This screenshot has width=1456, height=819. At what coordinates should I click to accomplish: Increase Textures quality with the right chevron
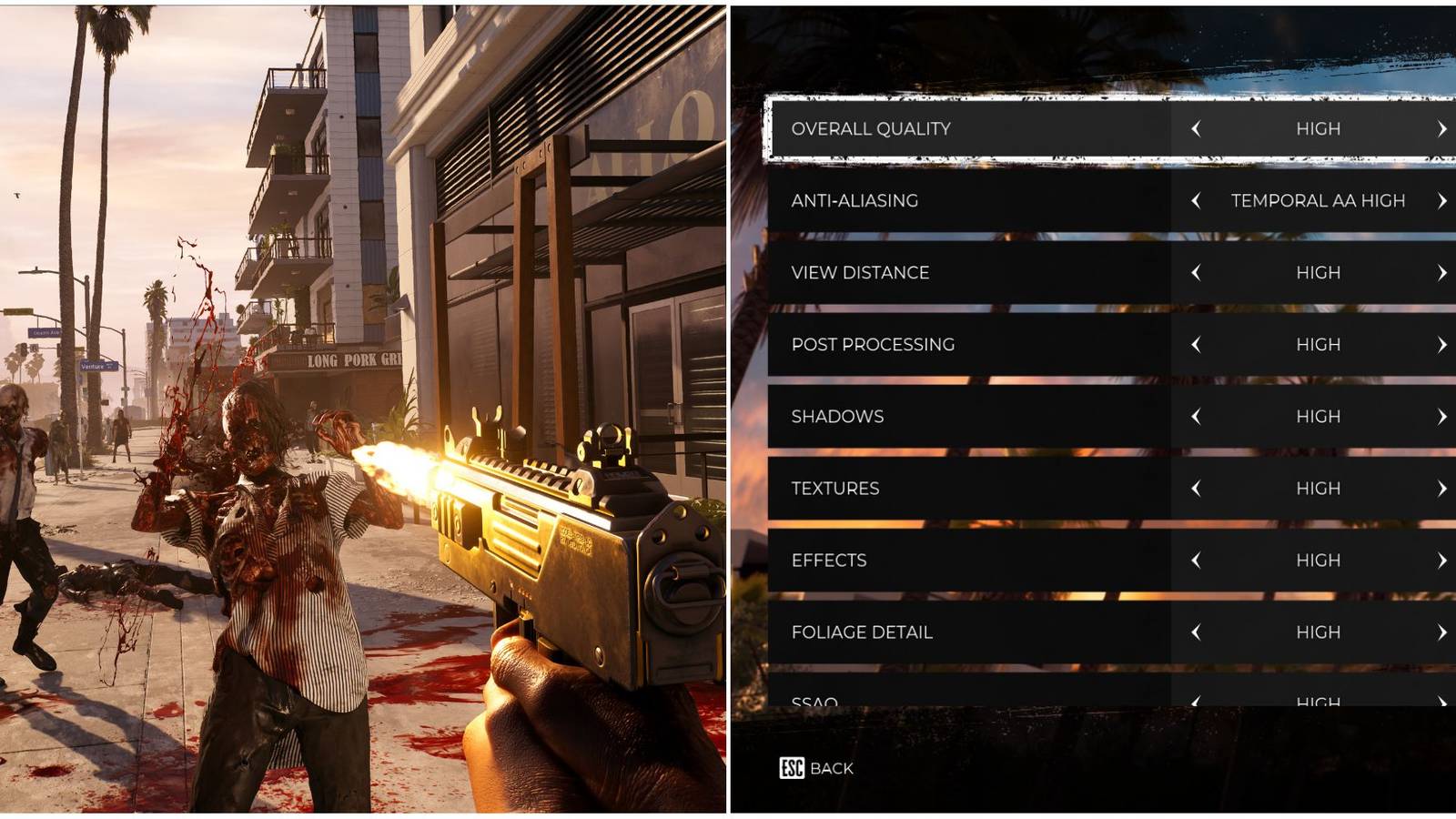pyautogui.click(x=1441, y=488)
